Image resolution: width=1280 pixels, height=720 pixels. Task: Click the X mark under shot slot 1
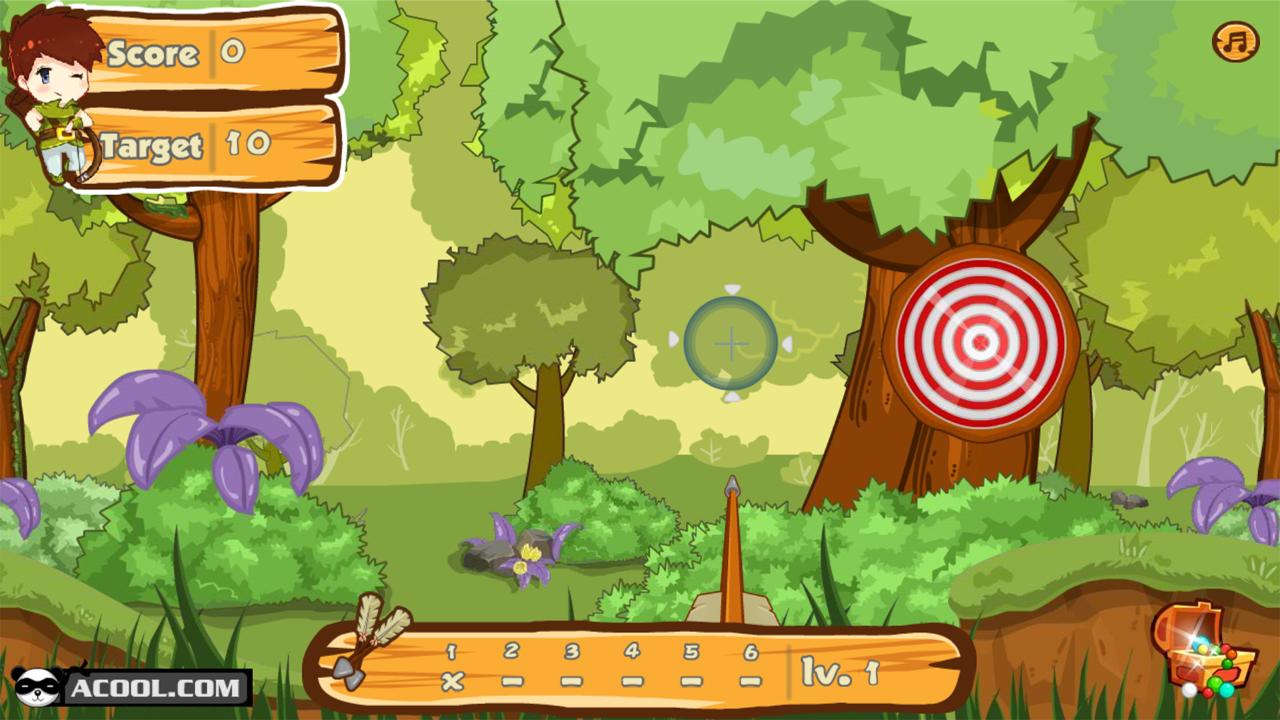[450, 683]
